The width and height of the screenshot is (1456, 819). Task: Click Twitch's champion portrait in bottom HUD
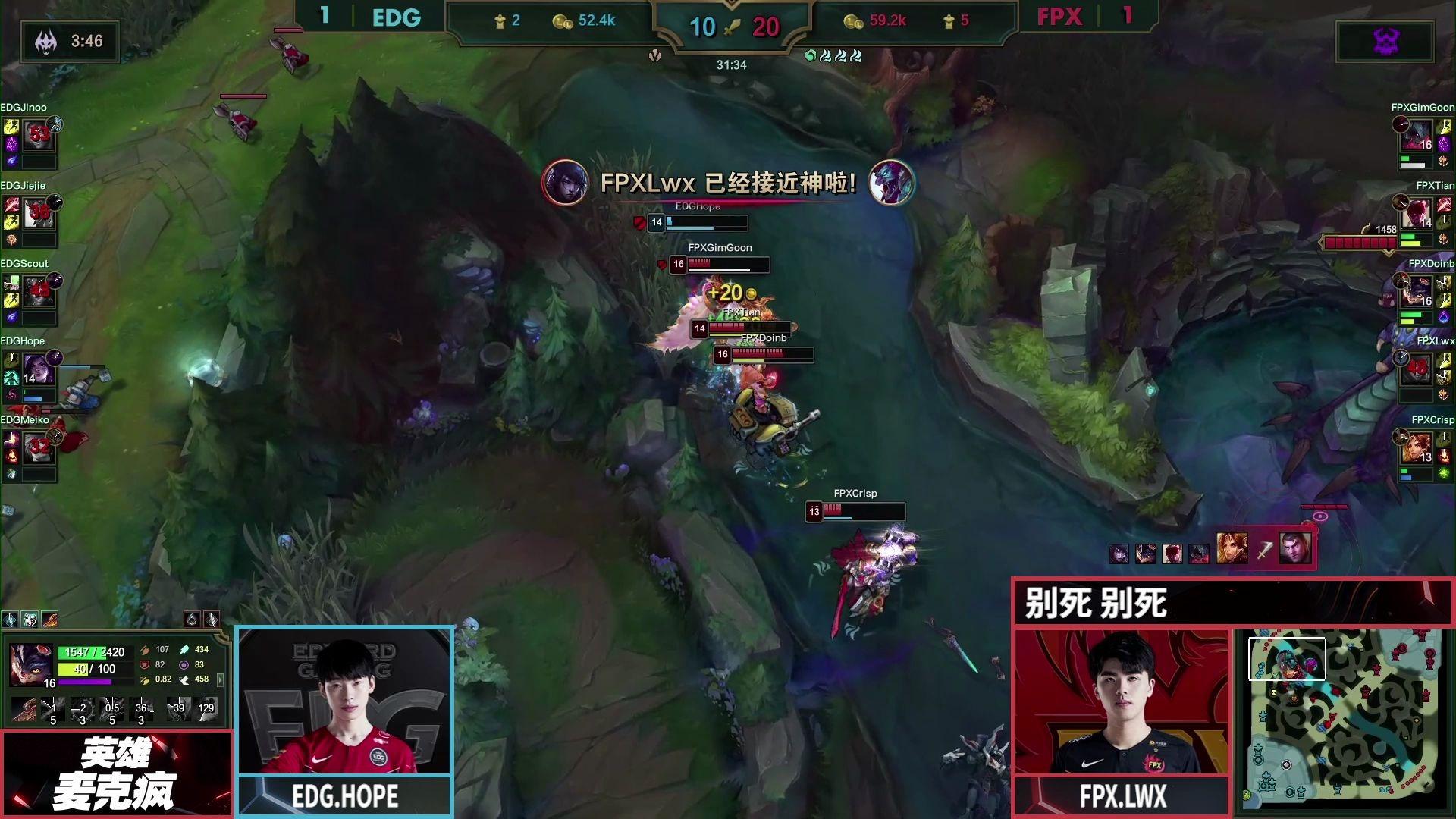pyautogui.click(x=30, y=665)
